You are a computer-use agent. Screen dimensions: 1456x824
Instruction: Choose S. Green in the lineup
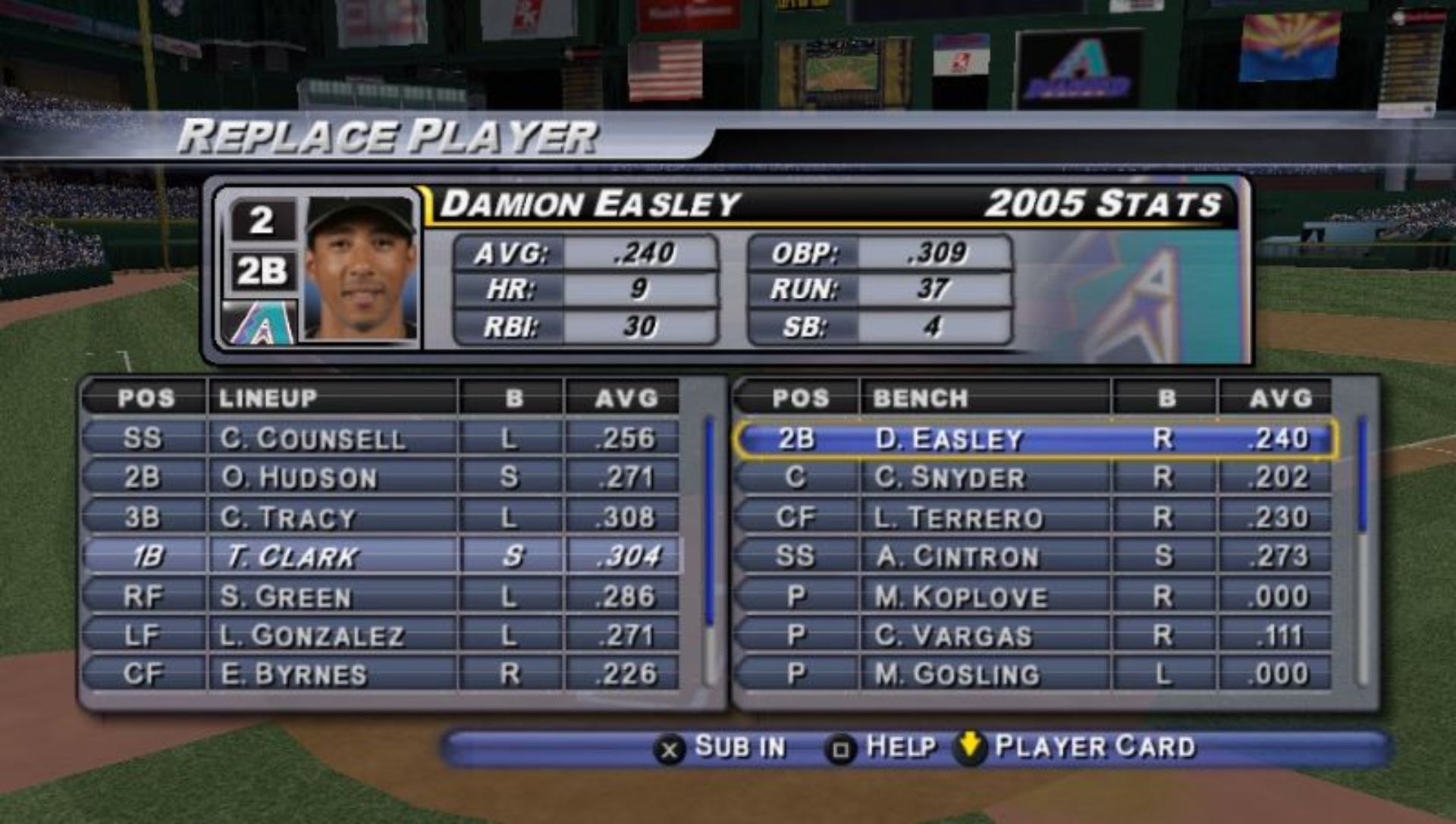click(x=287, y=597)
